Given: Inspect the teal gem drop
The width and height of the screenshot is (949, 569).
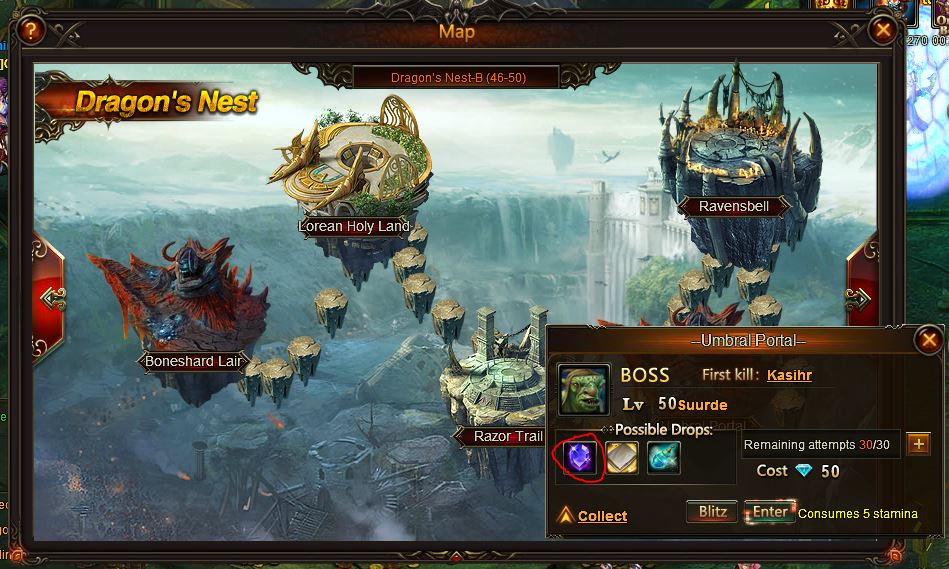Looking at the screenshot, I should click(x=663, y=458).
